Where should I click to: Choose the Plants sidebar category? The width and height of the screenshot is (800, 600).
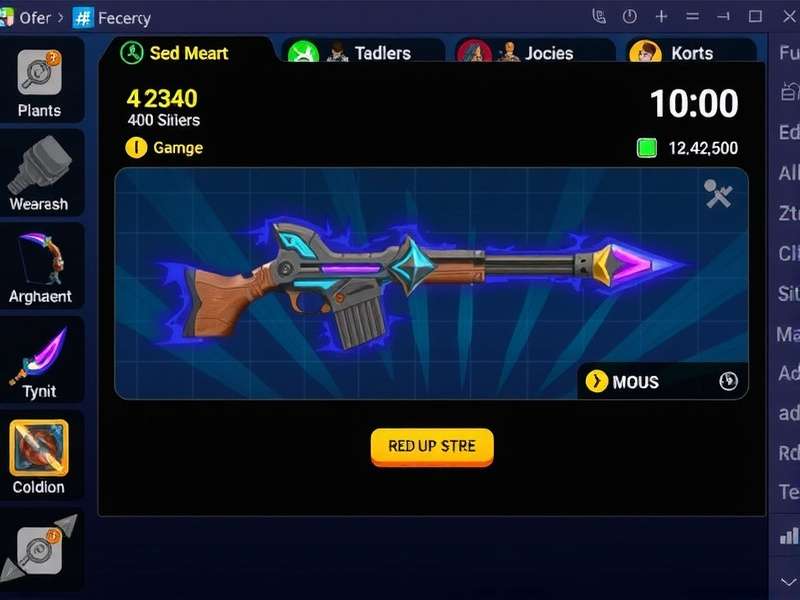point(40,84)
